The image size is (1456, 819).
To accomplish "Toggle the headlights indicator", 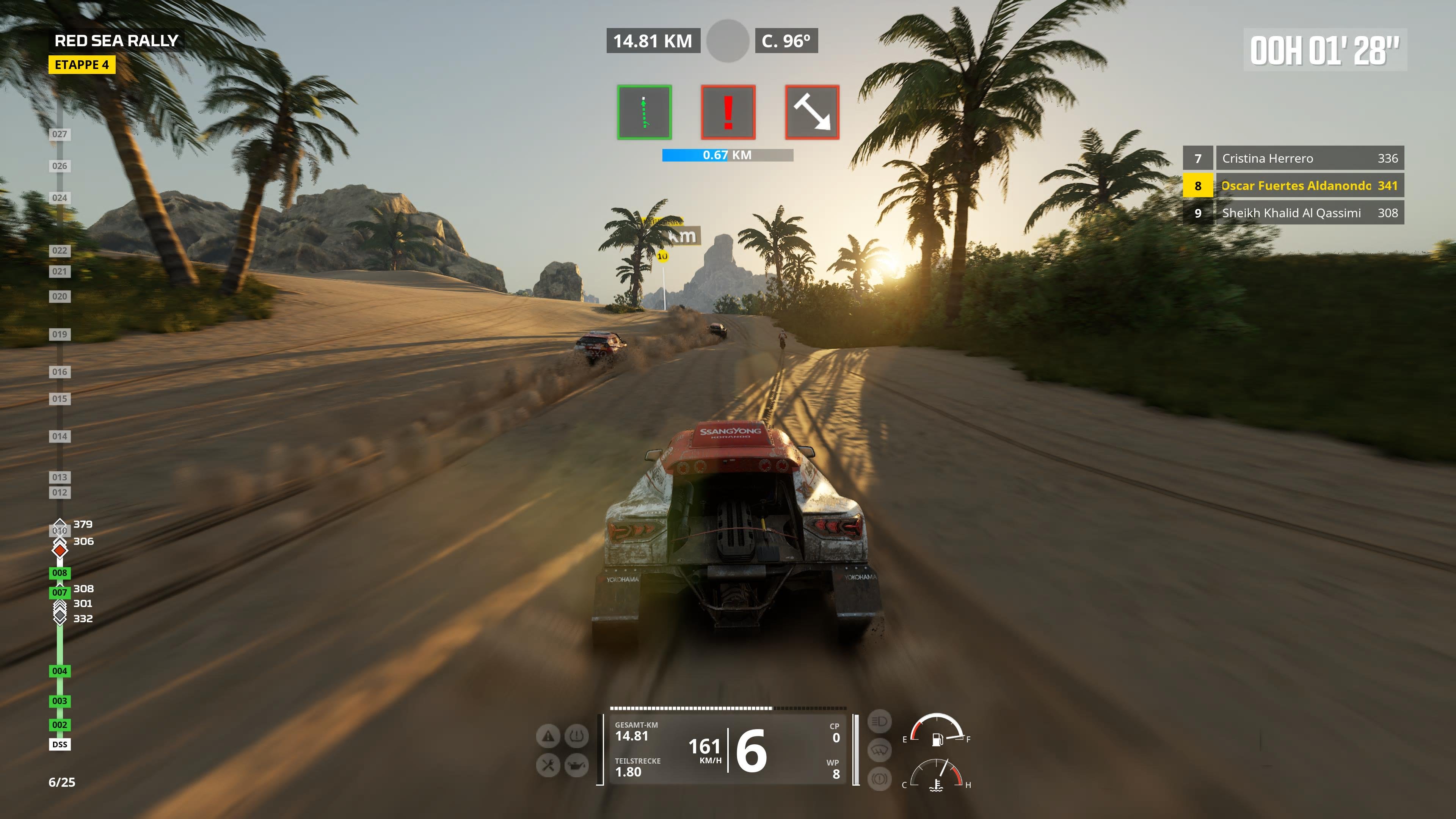I will pos(880,722).
